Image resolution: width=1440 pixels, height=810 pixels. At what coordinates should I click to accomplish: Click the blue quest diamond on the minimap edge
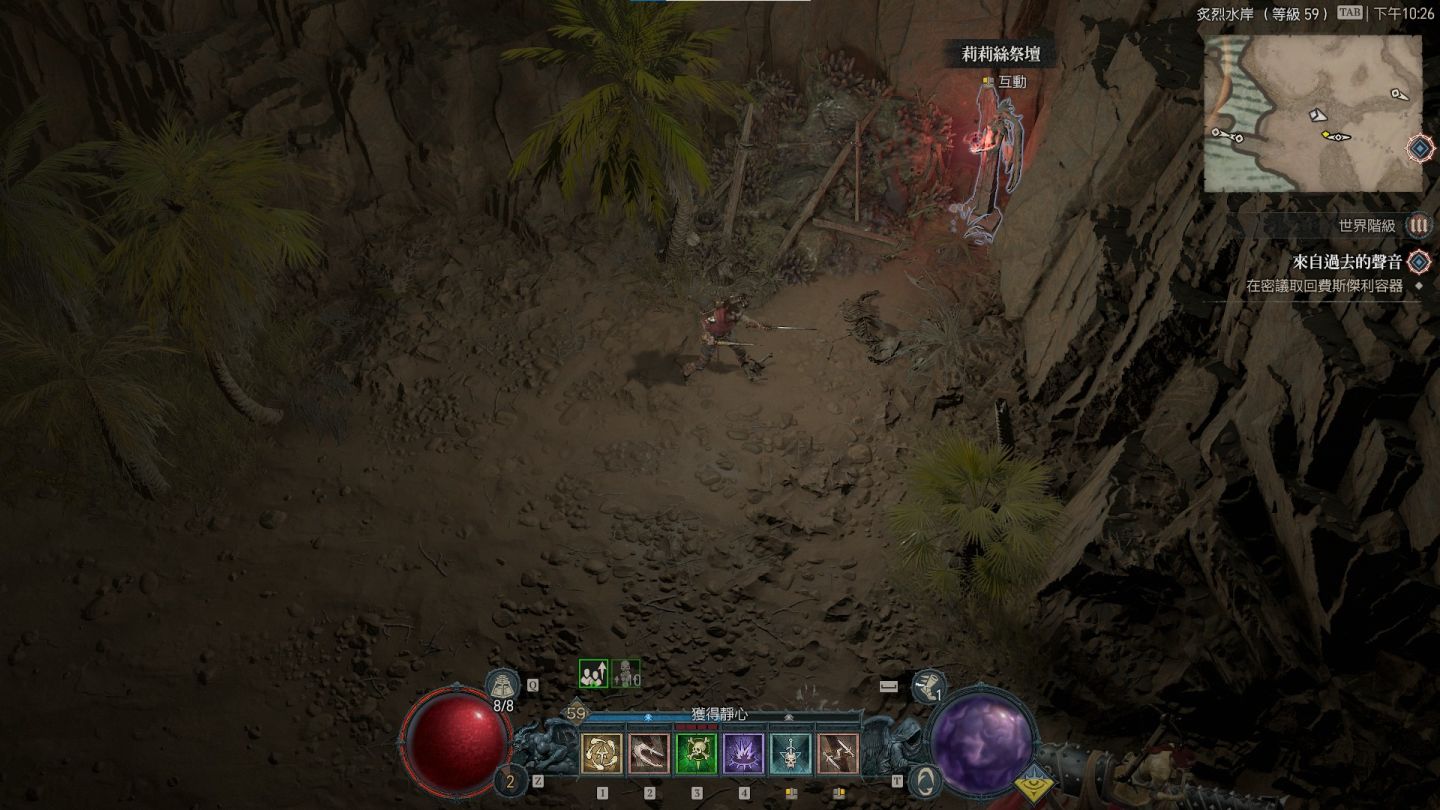click(x=1420, y=149)
